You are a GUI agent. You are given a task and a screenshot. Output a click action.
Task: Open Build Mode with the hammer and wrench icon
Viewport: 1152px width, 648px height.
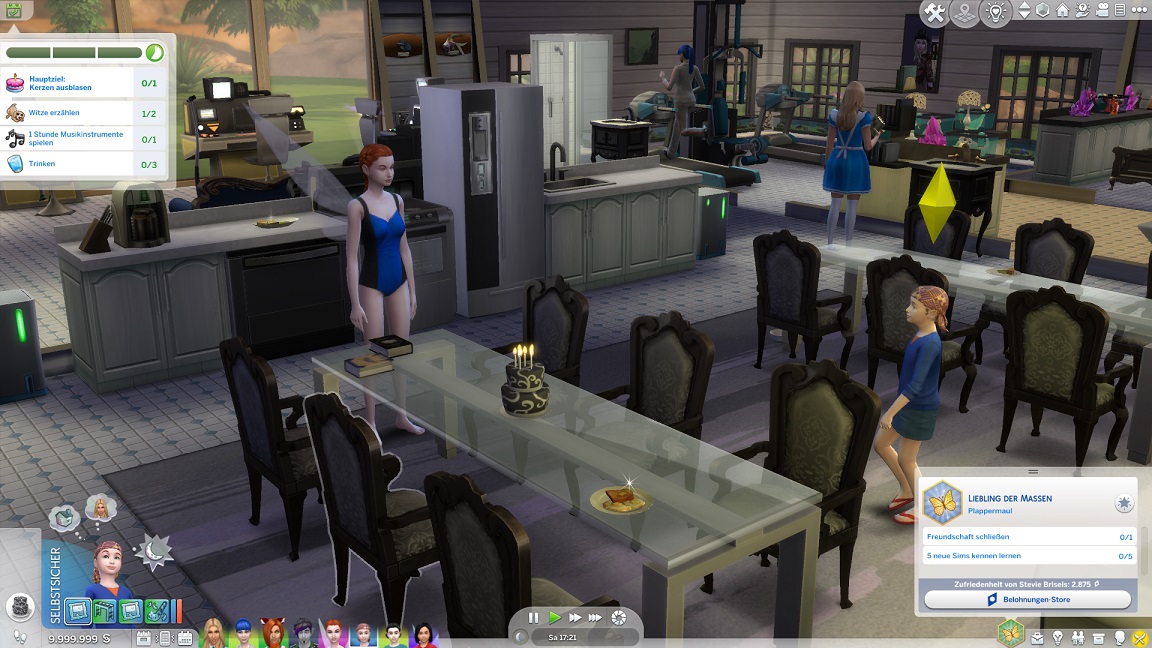[935, 13]
